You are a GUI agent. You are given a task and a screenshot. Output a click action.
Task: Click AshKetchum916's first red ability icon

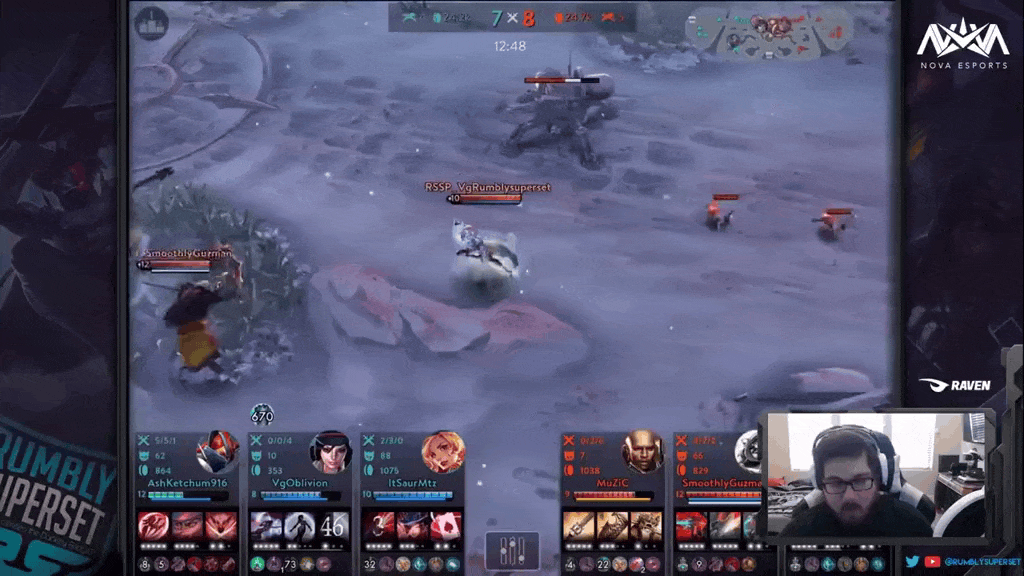[154, 526]
